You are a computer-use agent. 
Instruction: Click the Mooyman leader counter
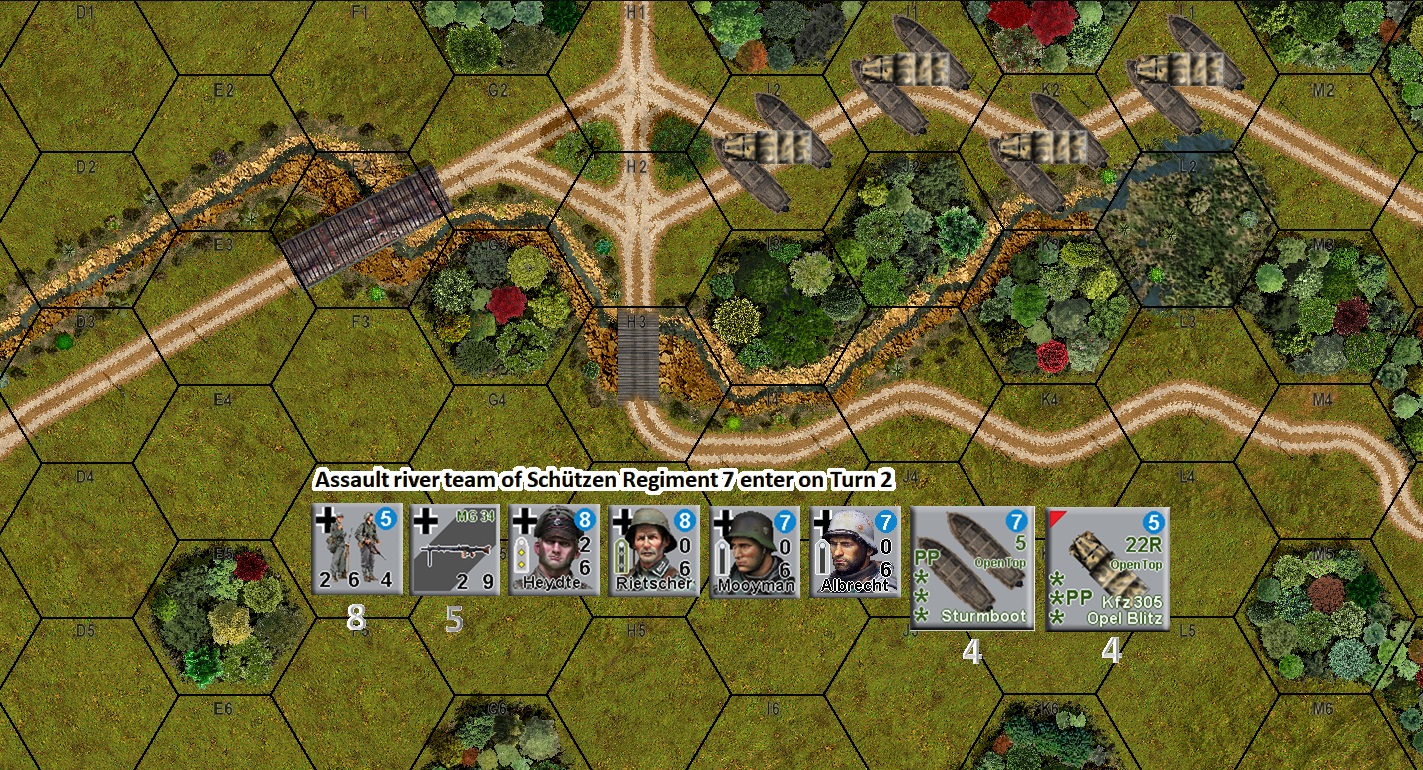[755, 550]
